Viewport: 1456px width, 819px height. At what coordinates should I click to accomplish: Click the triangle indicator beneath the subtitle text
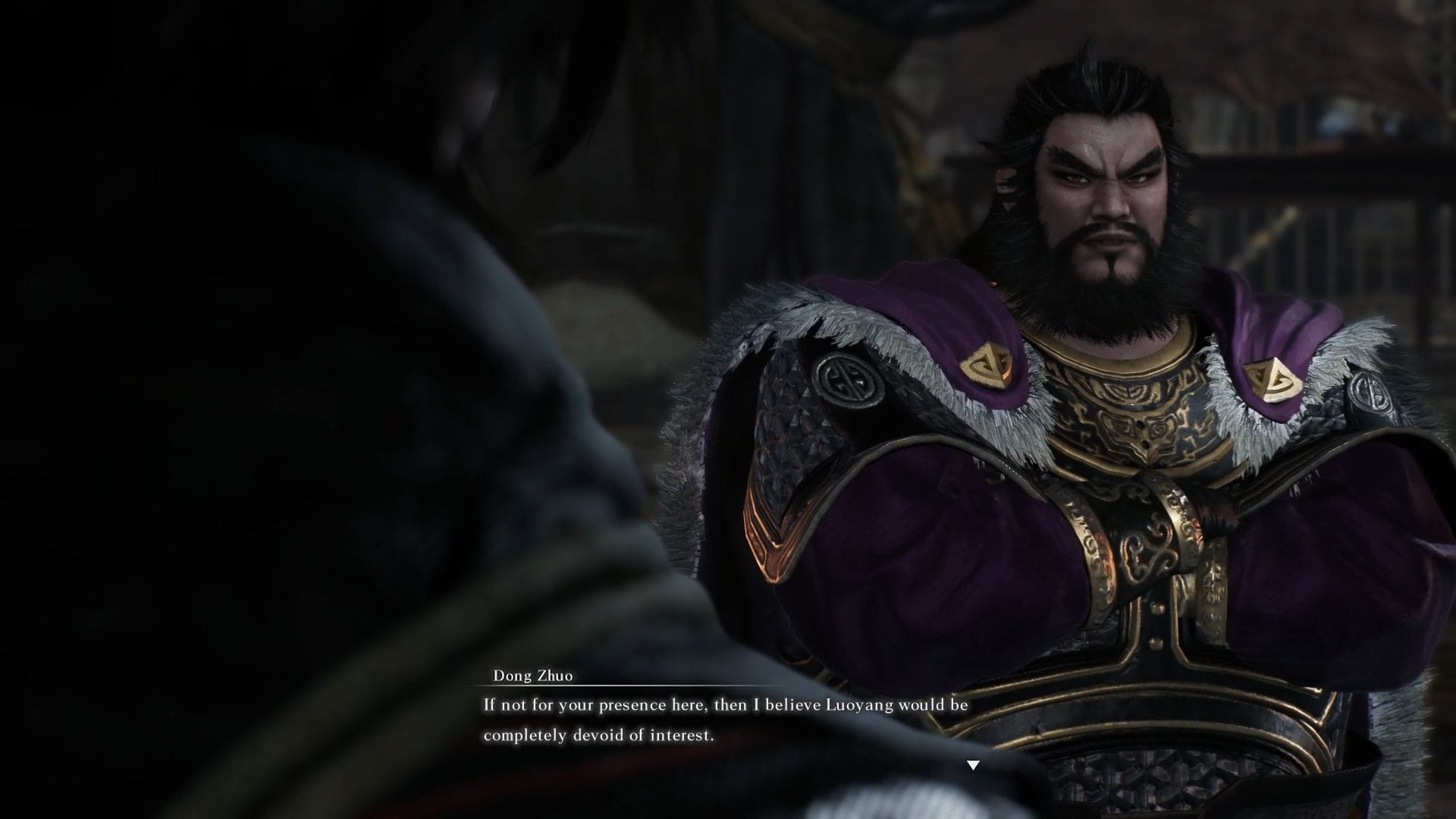coord(972,766)
